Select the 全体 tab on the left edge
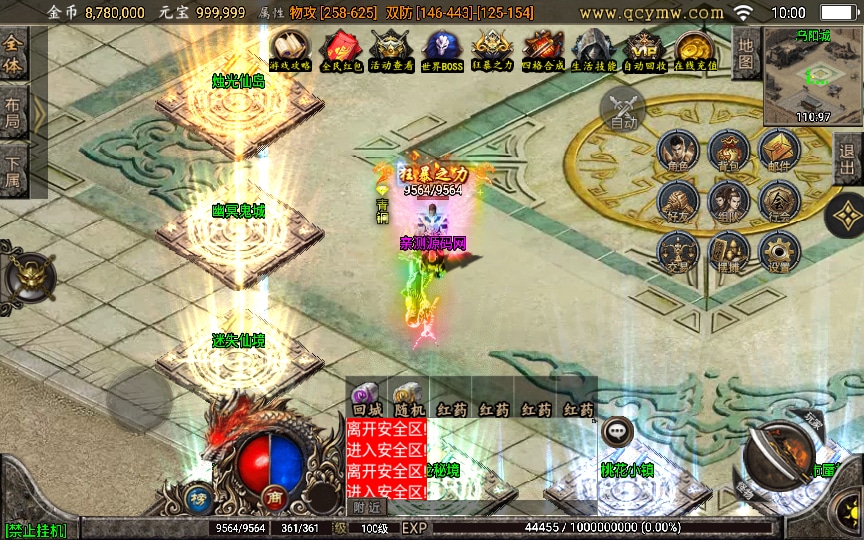 tap(13, 55)
